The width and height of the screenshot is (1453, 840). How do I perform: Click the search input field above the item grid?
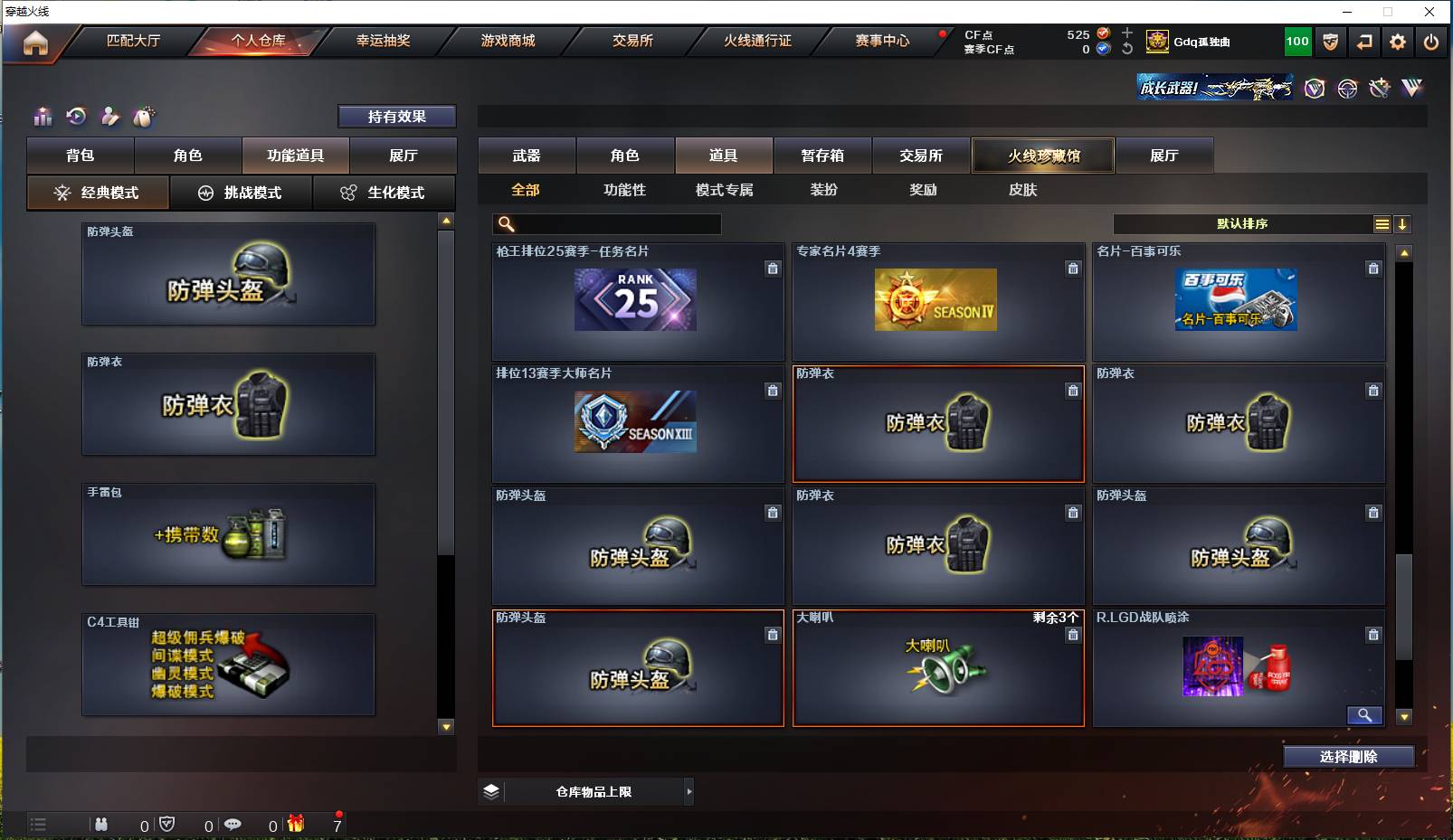pyautogui.click(x=606, y=223)
